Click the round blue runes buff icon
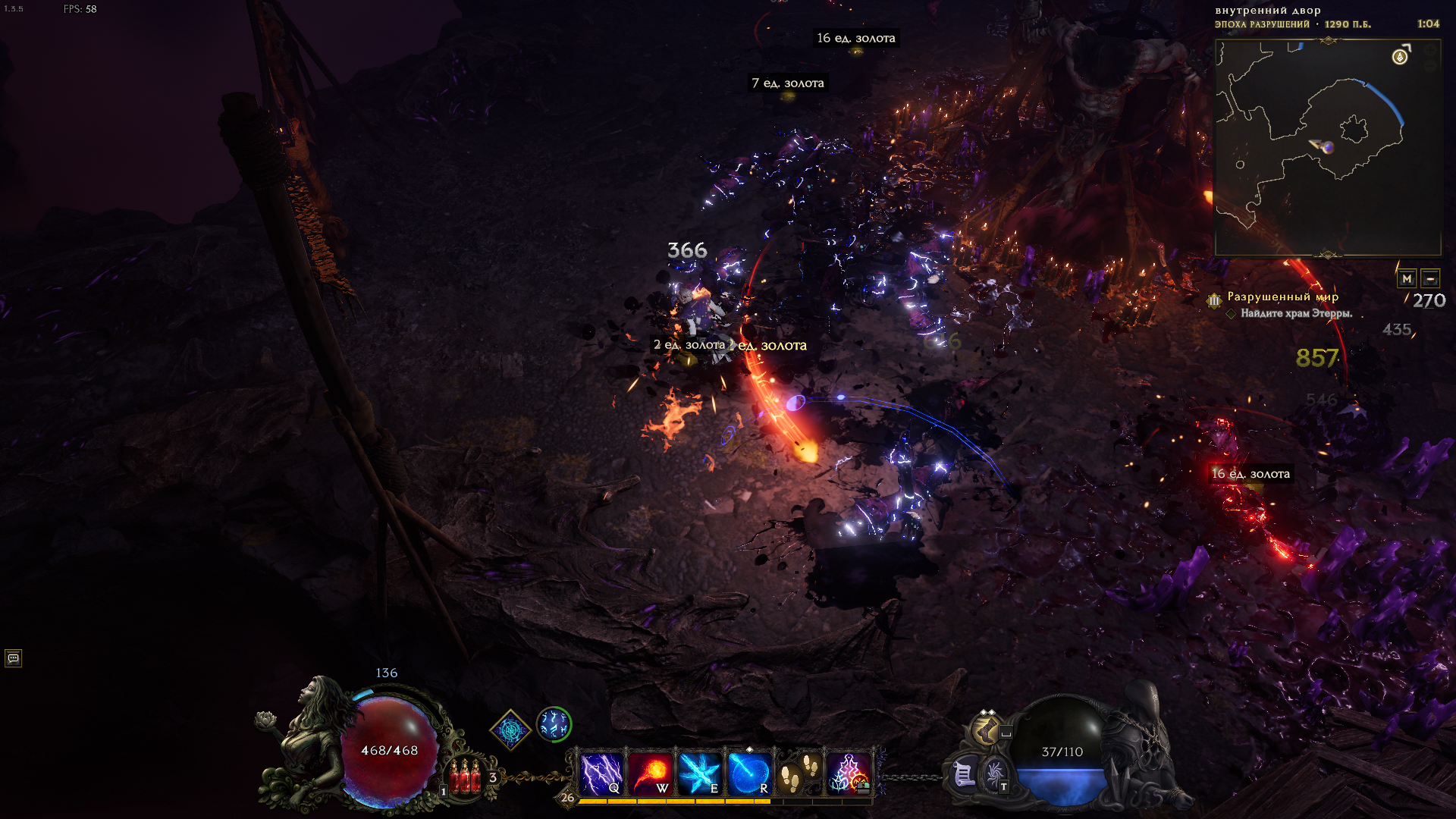Viewport: 1456px width, 819px height. pyautogui.click(x=554, y=724)
